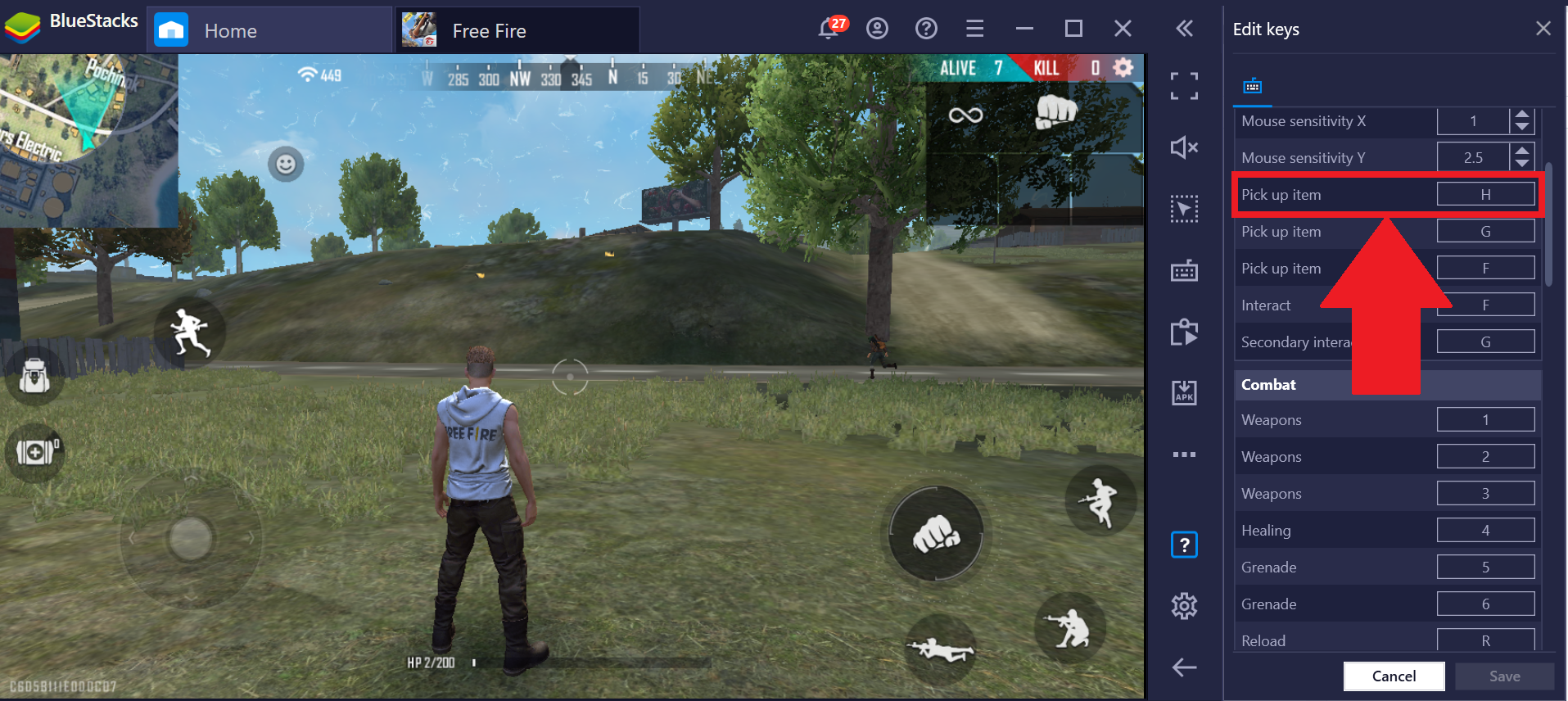Viewport: 1568px width, 701px height.
Task: Select the fist weapon slot at top
Action: tap(1055, 112)
